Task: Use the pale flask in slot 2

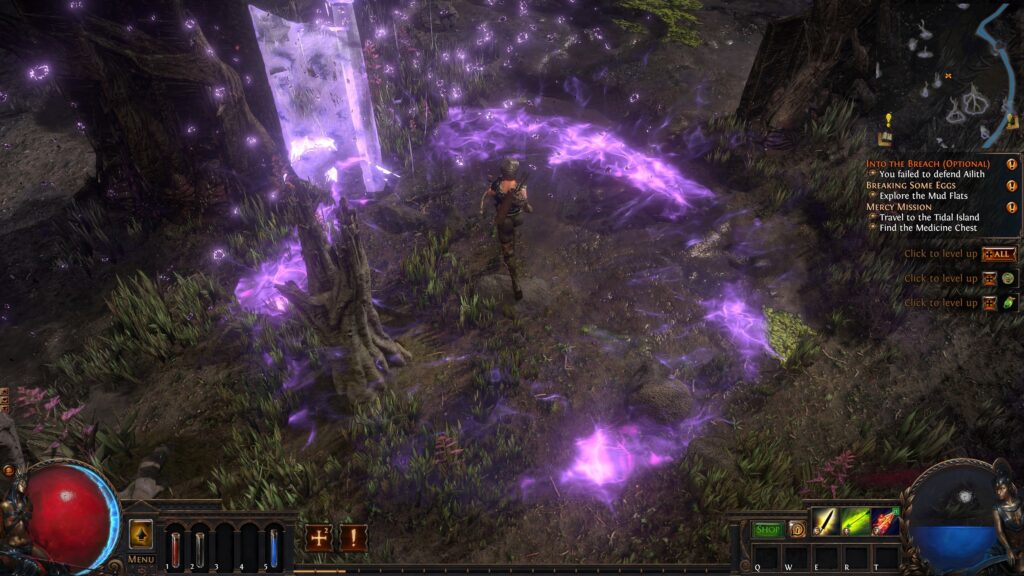Action: pyautogui.click(x=200, y=546)
